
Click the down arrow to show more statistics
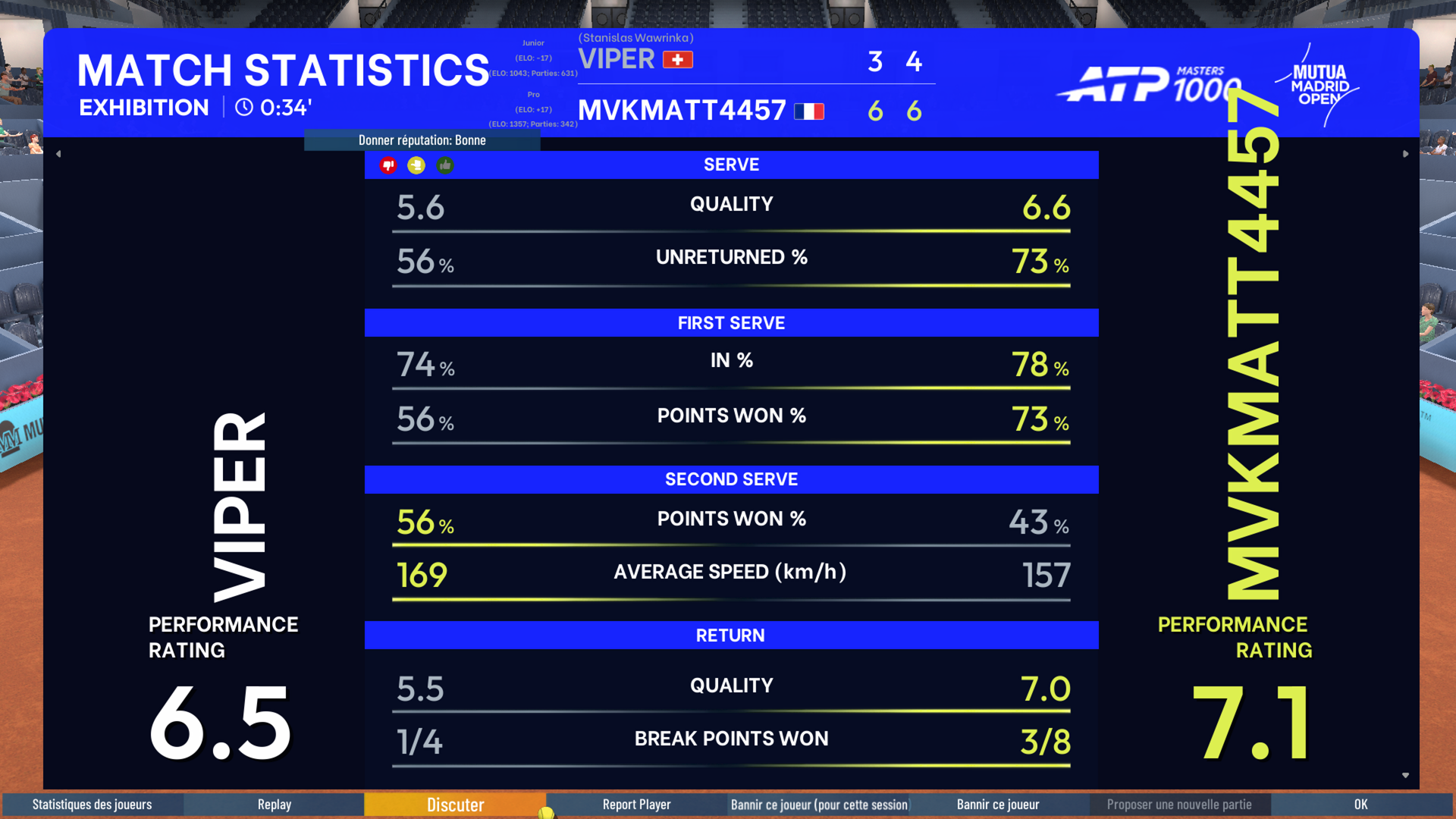click(x=1405, y=775)
